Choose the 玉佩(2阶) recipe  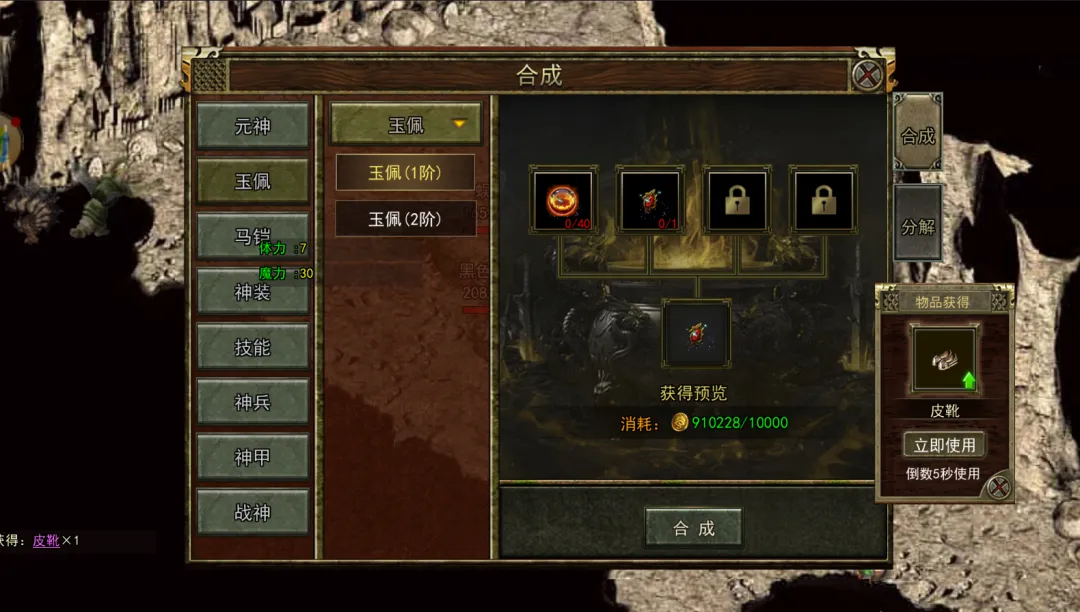(405, 219)
